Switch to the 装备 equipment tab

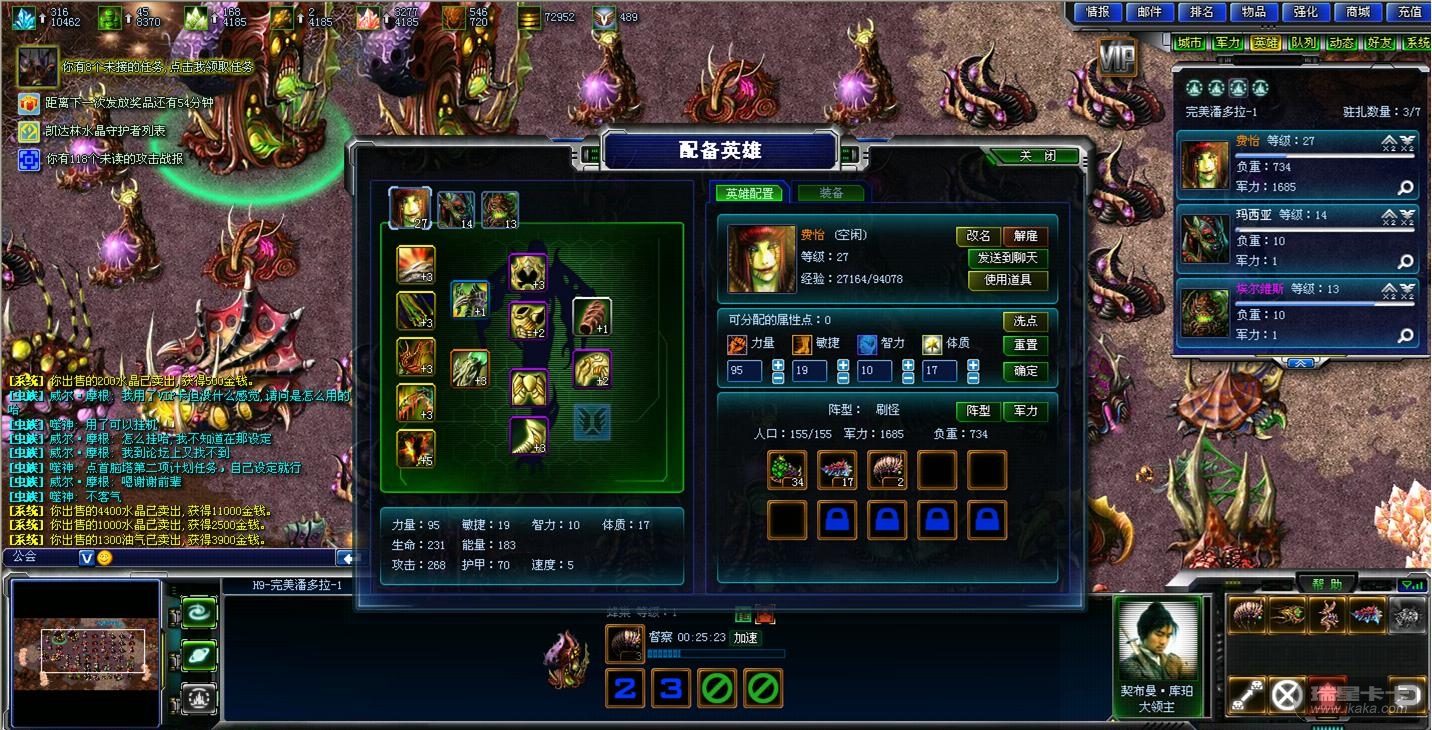(x=831, y=193)
